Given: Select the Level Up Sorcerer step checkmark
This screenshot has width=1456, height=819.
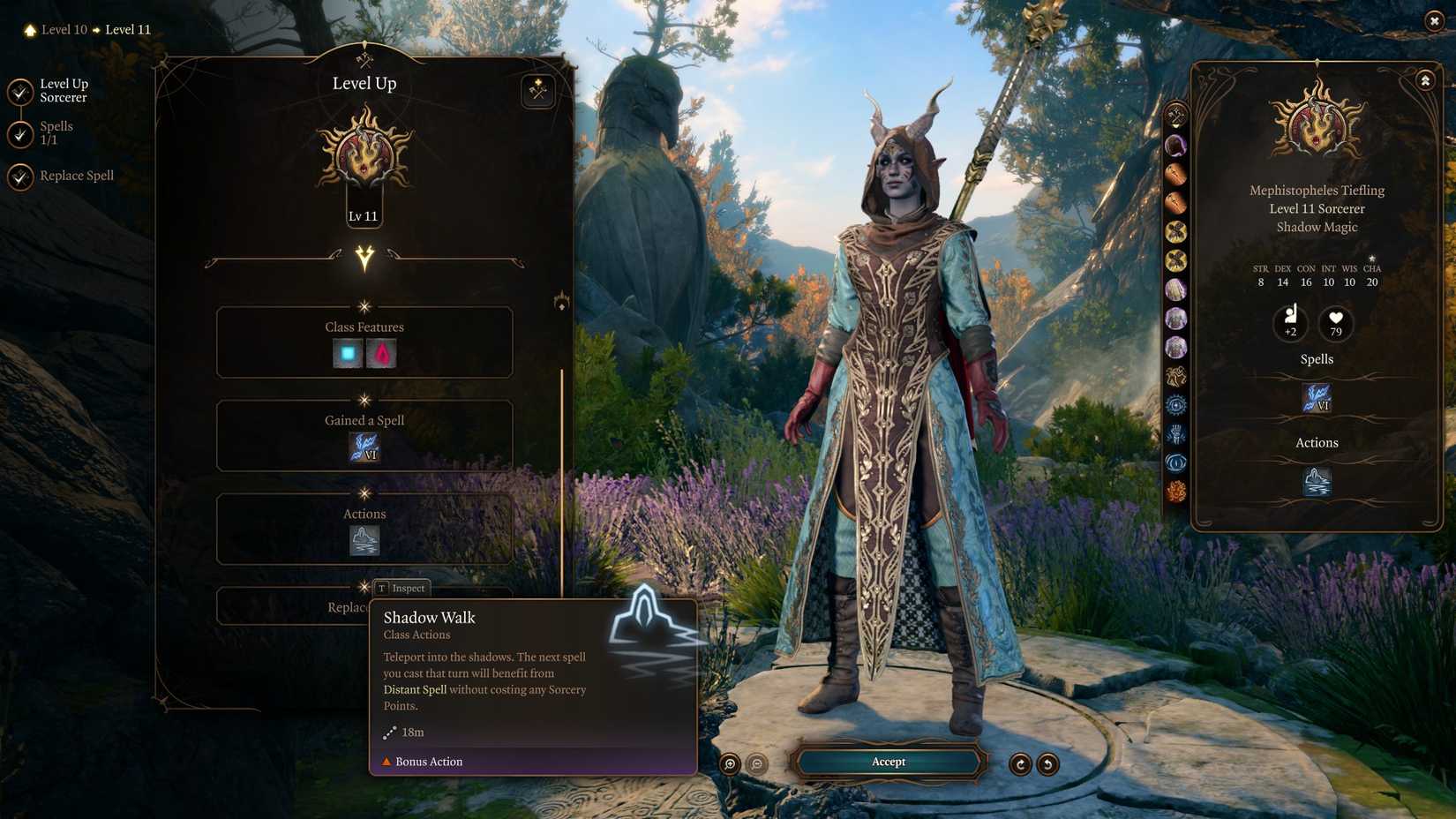Looking at the screenshot, I should 19,90.
